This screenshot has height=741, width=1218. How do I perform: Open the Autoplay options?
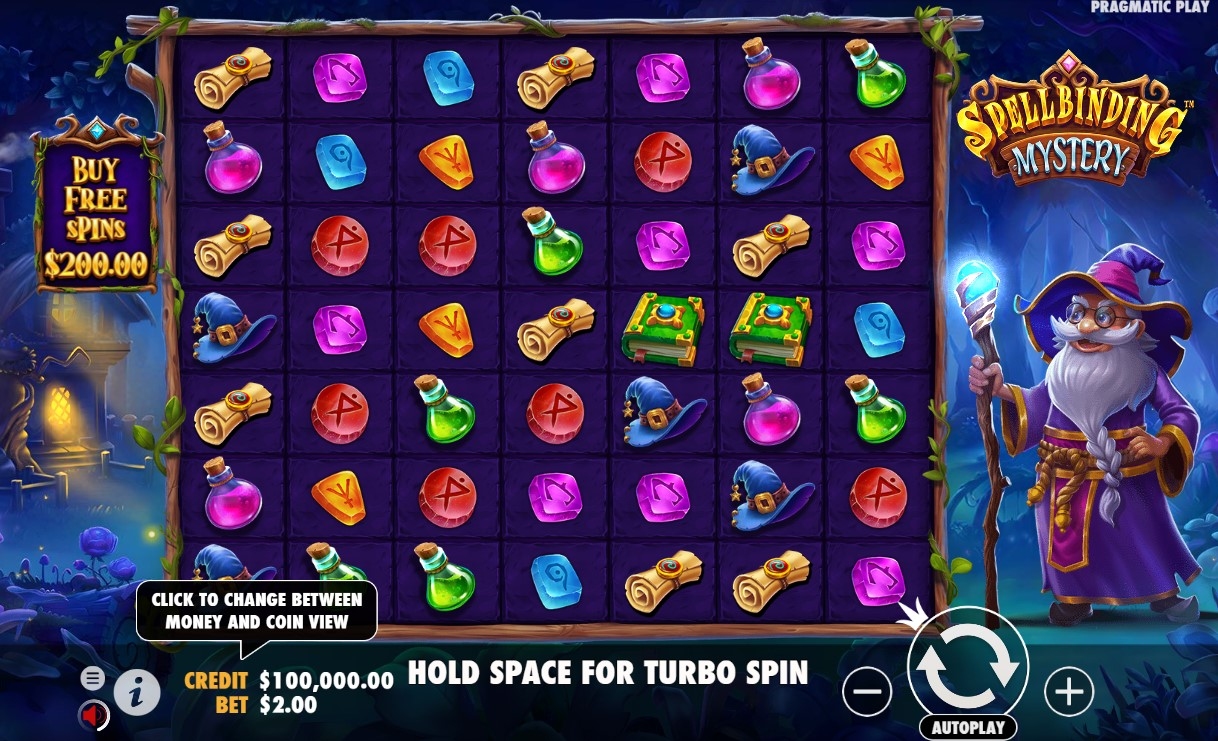point(967,728)
